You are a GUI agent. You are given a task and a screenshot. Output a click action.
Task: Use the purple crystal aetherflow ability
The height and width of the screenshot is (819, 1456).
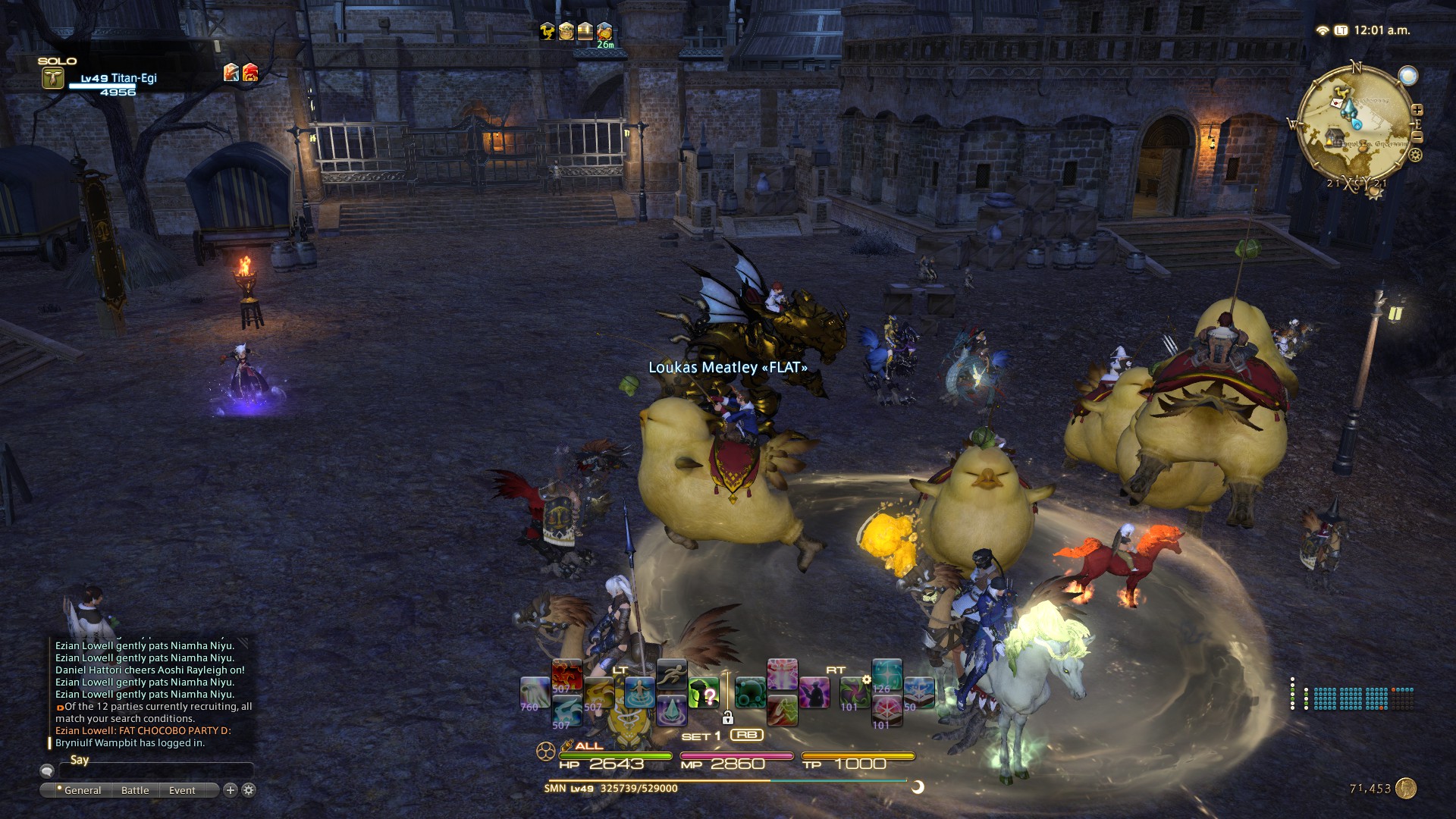click(671, 711)
